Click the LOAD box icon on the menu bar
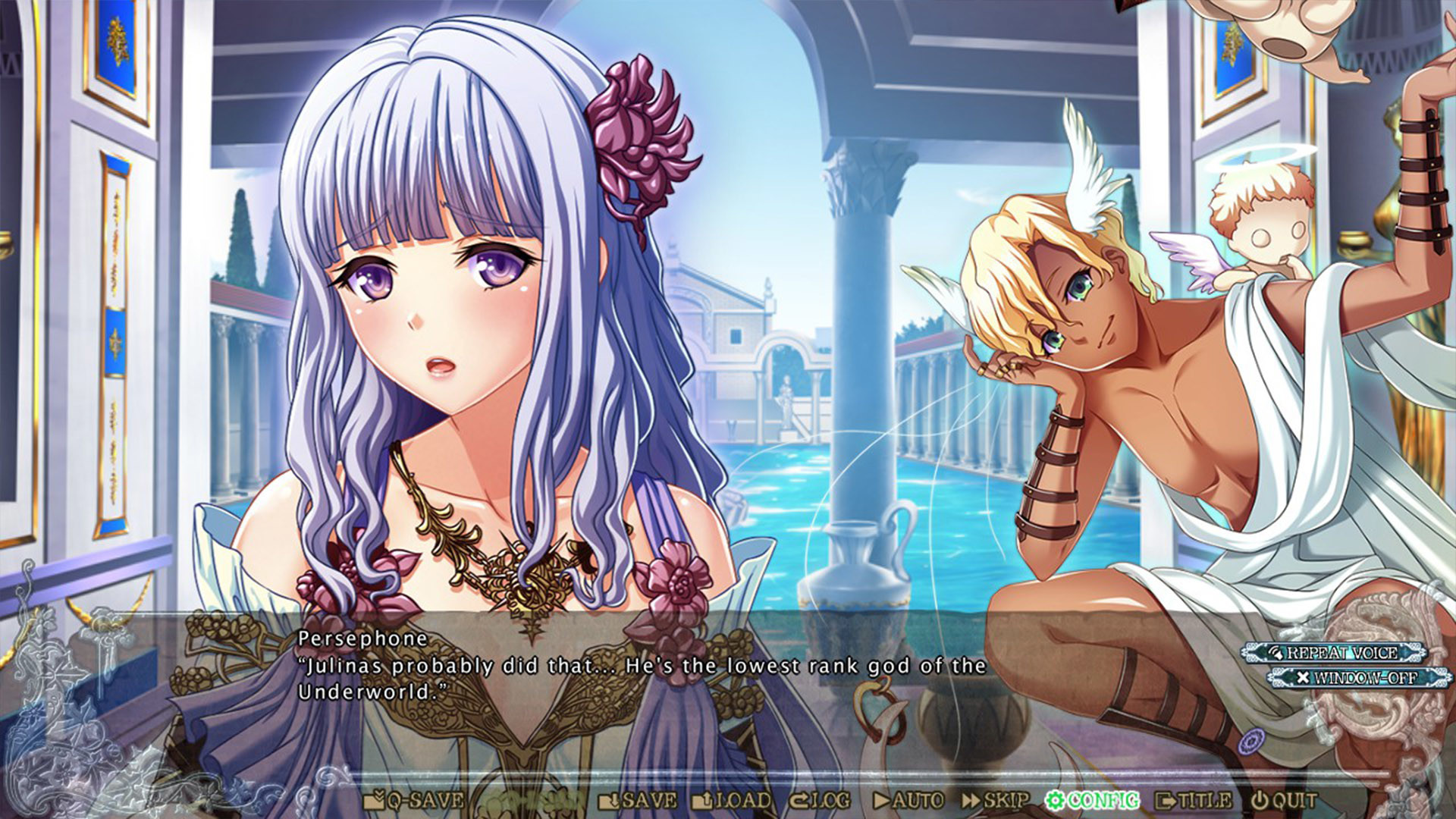 (x=701, y=799)
